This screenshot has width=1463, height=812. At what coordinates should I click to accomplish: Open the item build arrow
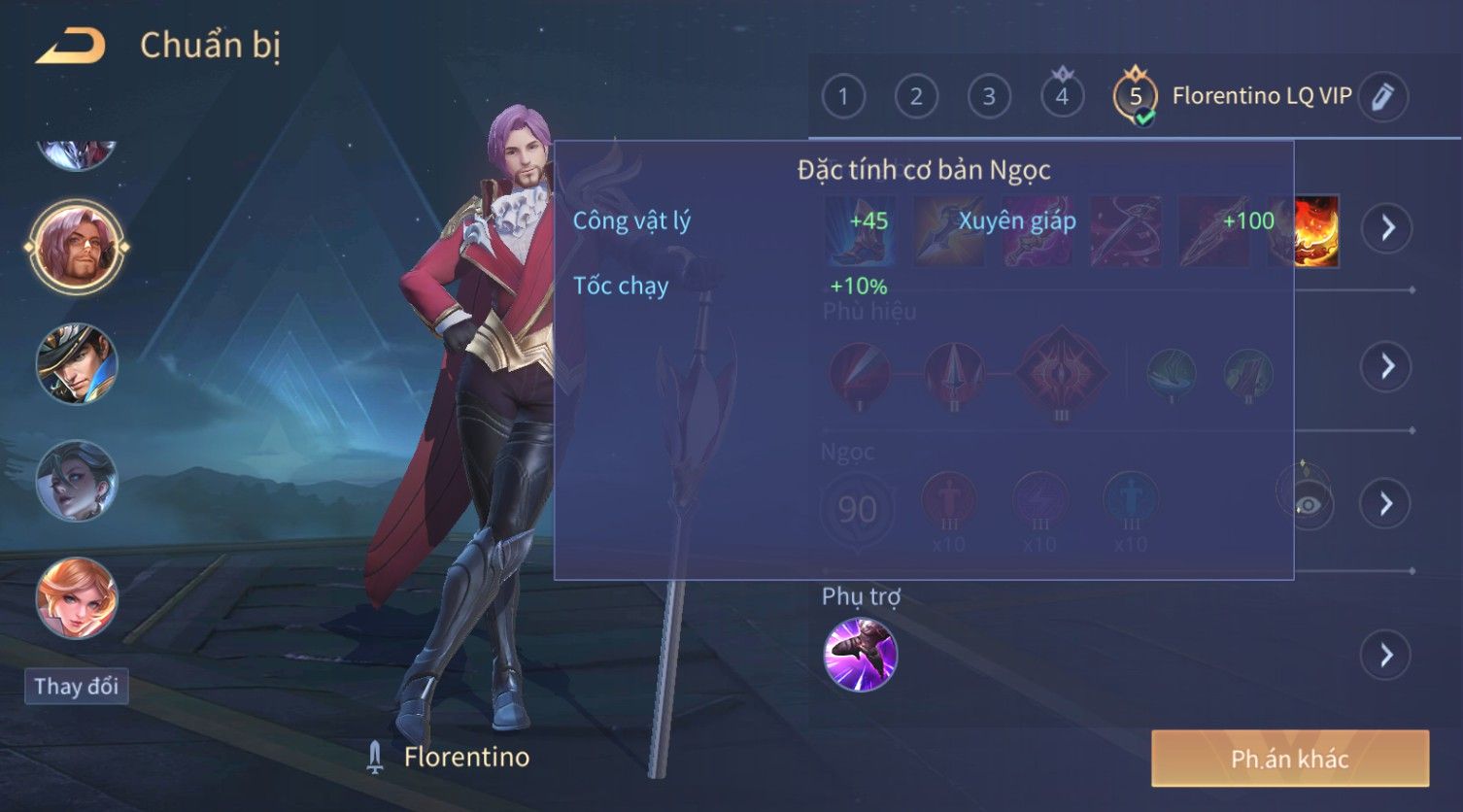(1386, 228)
